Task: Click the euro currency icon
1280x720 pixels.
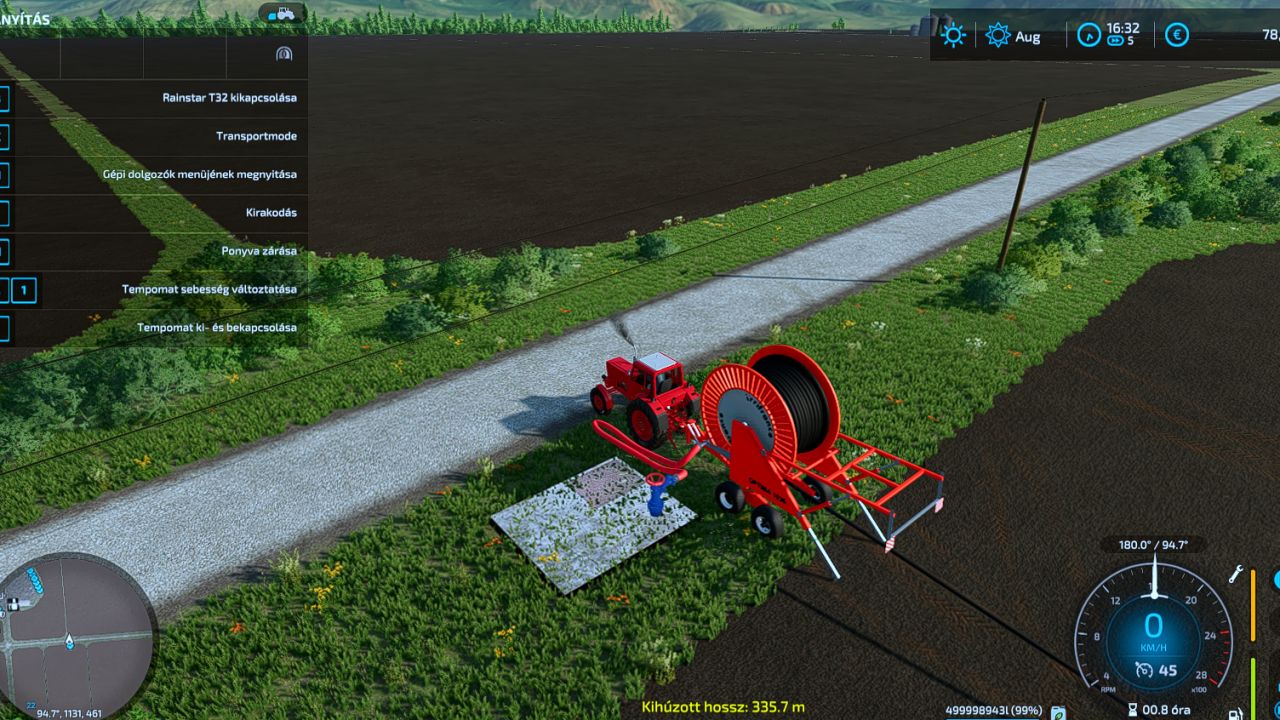Action: pos(1176,35)
